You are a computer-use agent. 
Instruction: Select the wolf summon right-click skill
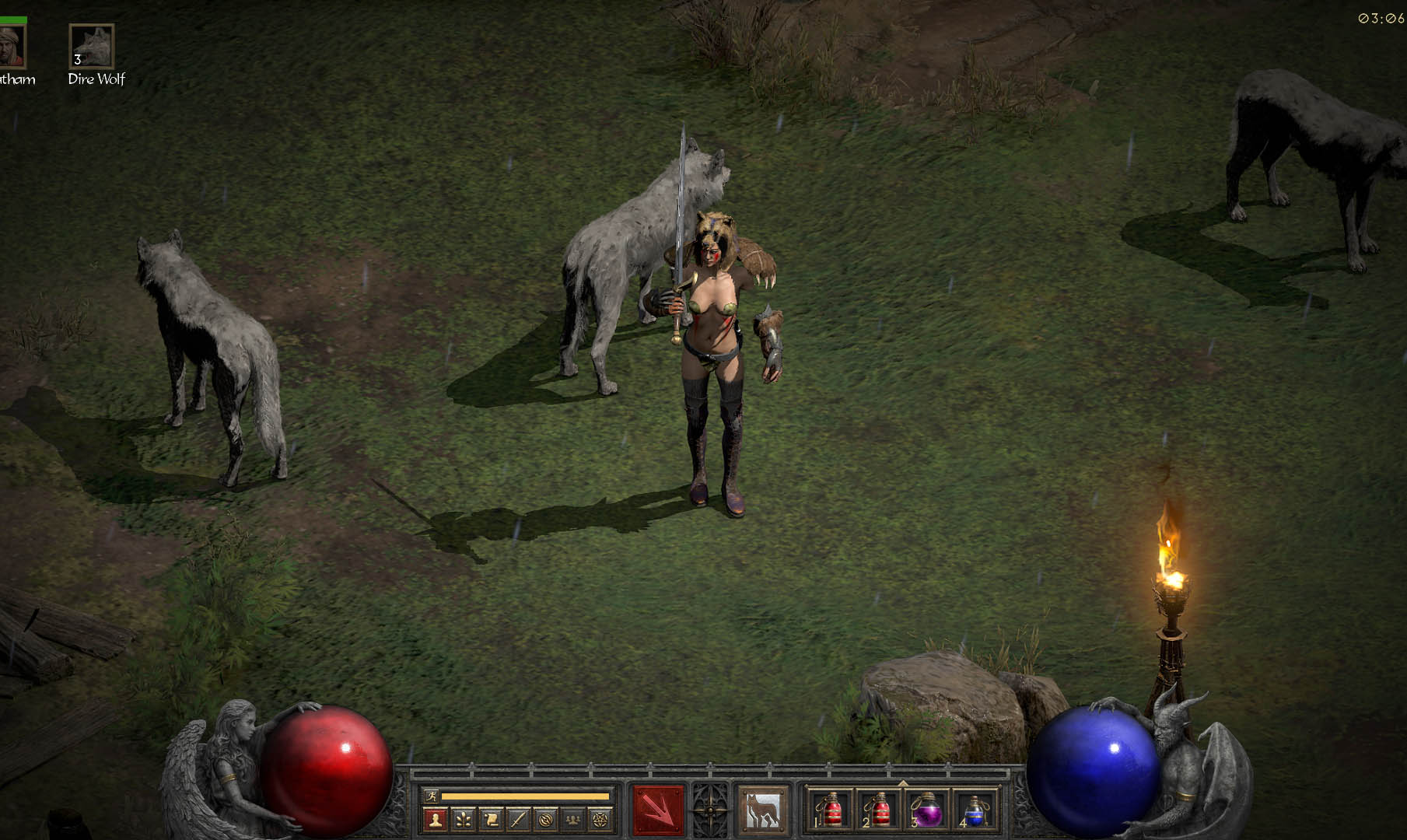tap(762, 810)
